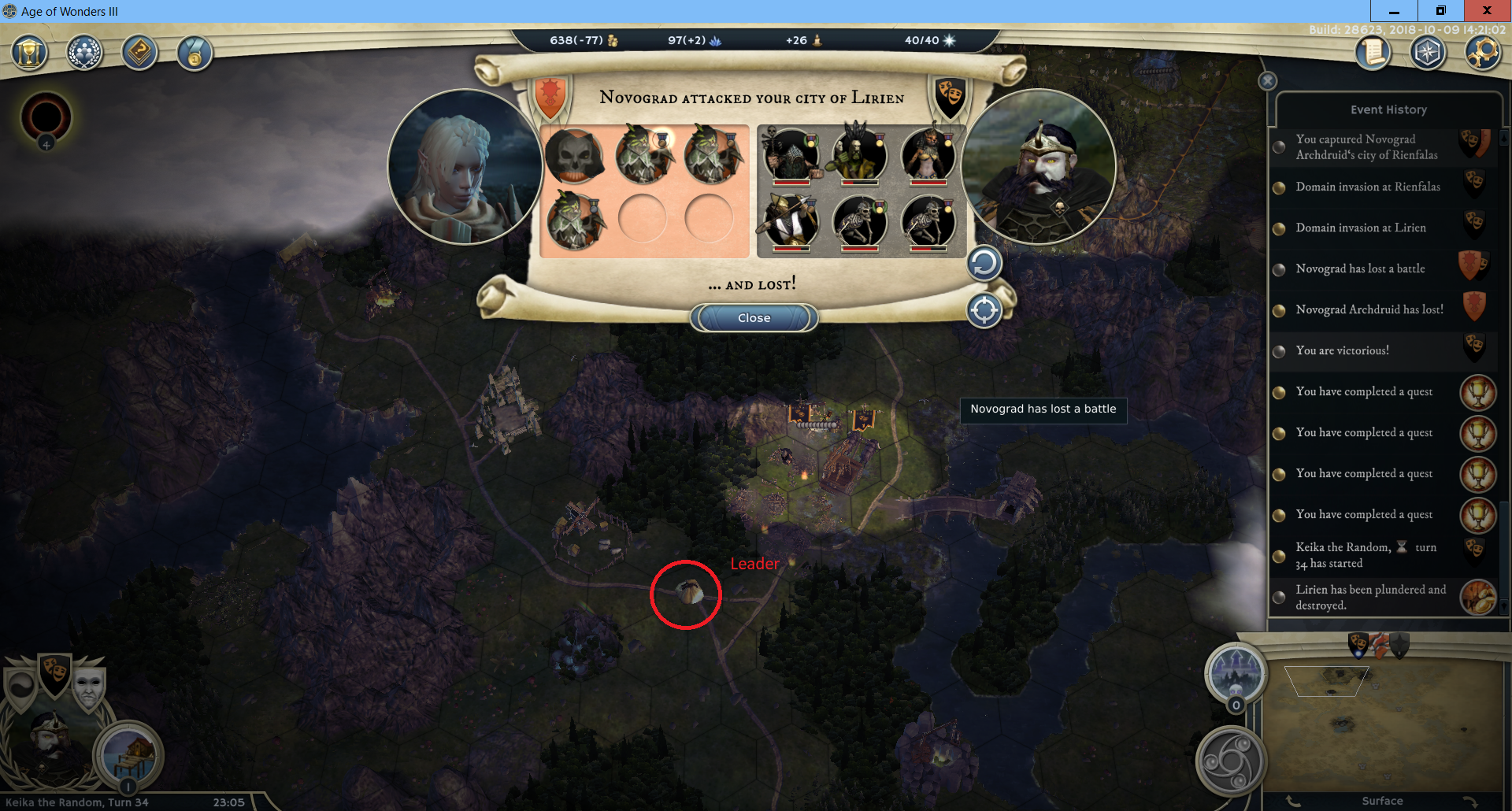1512x811 pixels.
Task: Open the scroll book icon top right
Action: coord(1373,54)
